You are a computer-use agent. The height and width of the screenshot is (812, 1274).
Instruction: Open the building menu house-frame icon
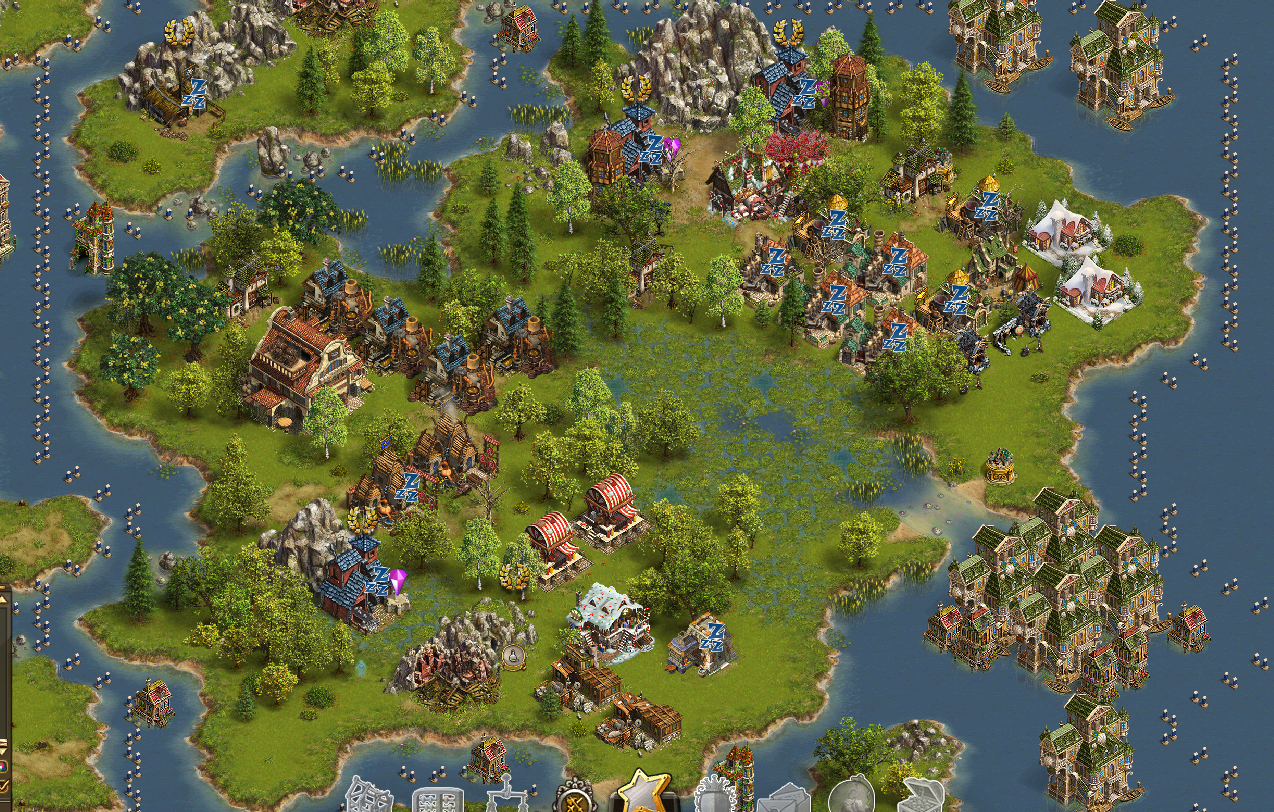tap(368, 797)
